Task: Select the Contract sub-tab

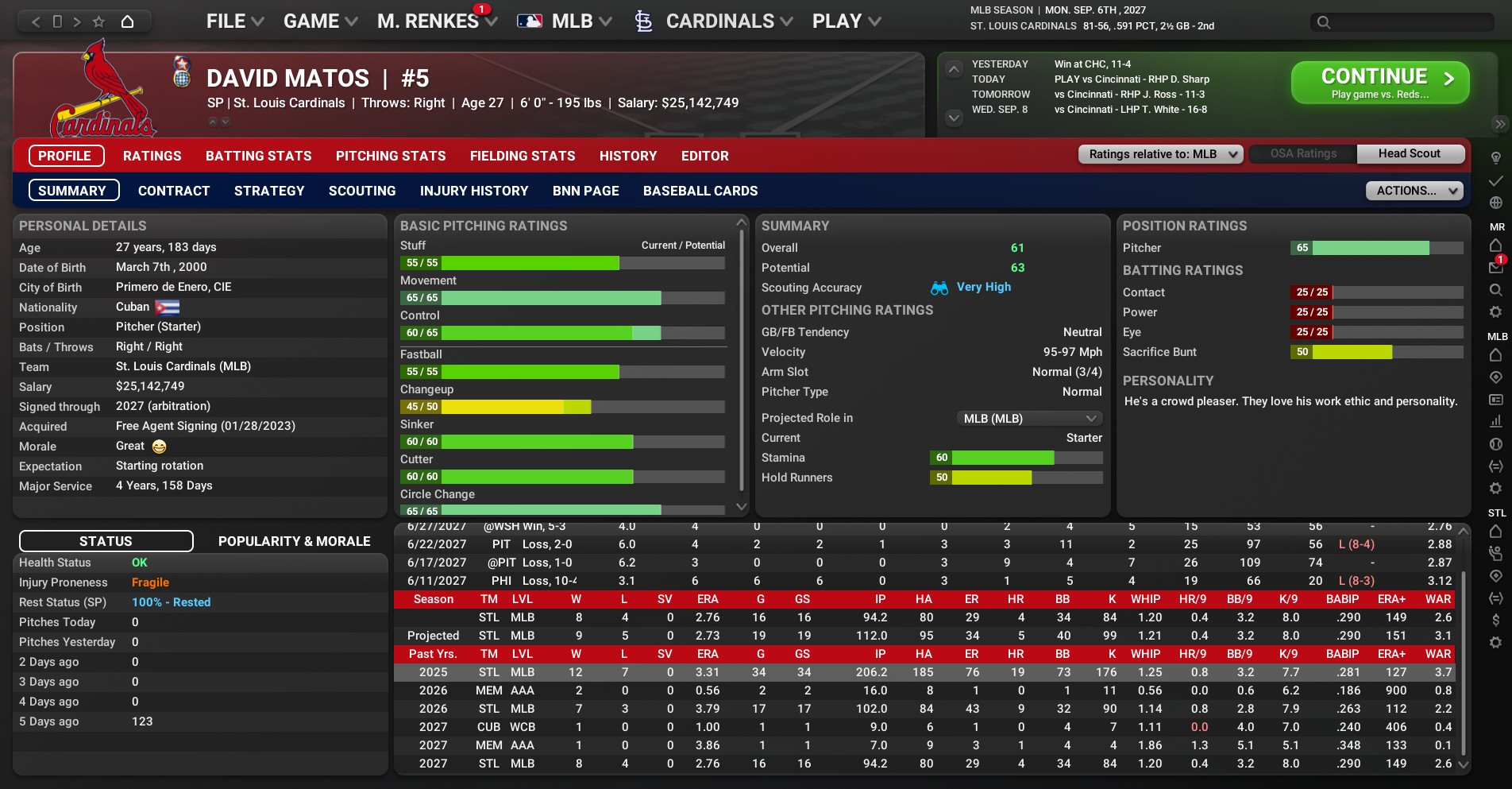Action: 174,191
